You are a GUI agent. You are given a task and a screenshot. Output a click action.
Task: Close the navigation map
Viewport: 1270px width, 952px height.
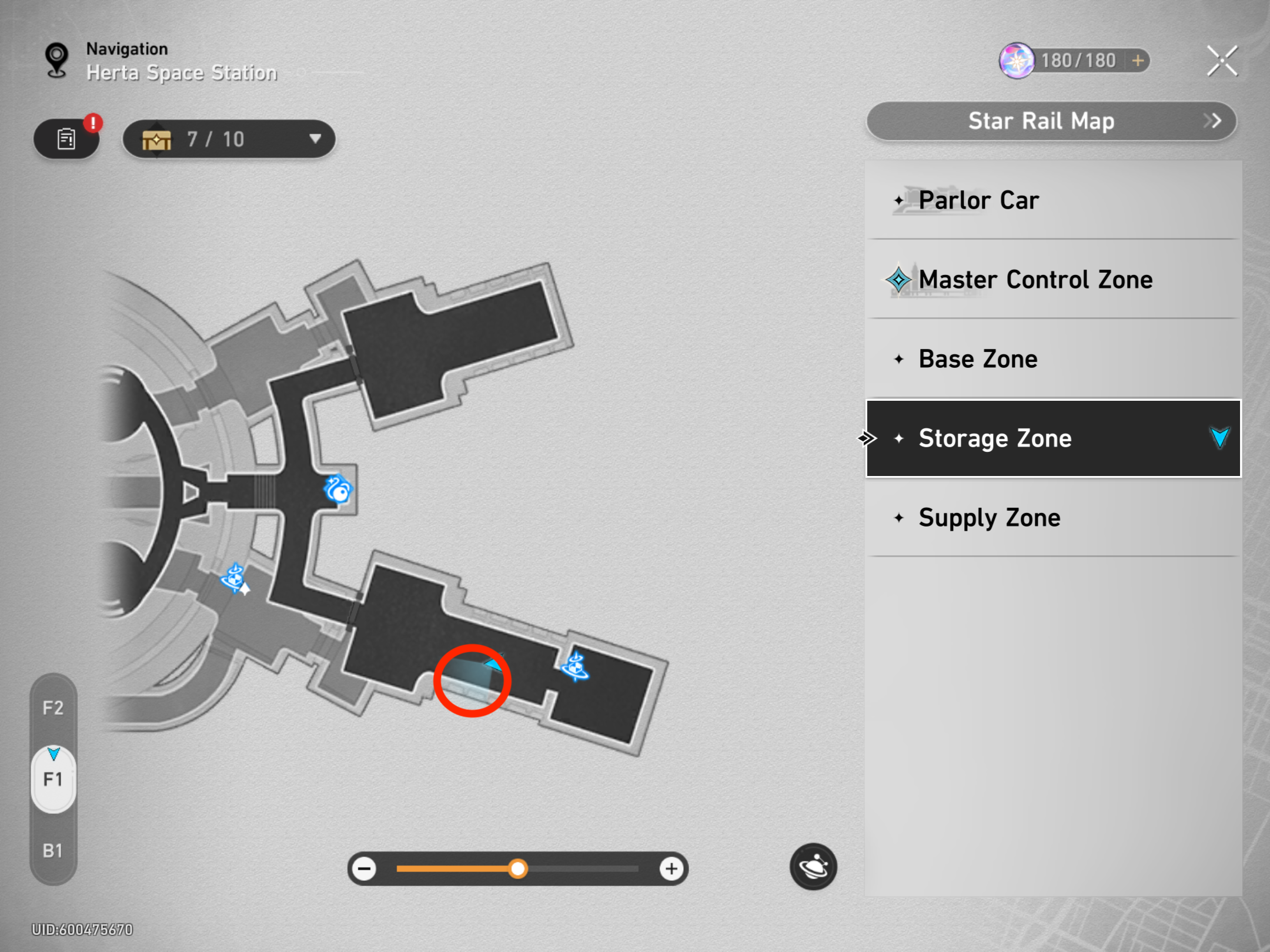pos(1222,61)
